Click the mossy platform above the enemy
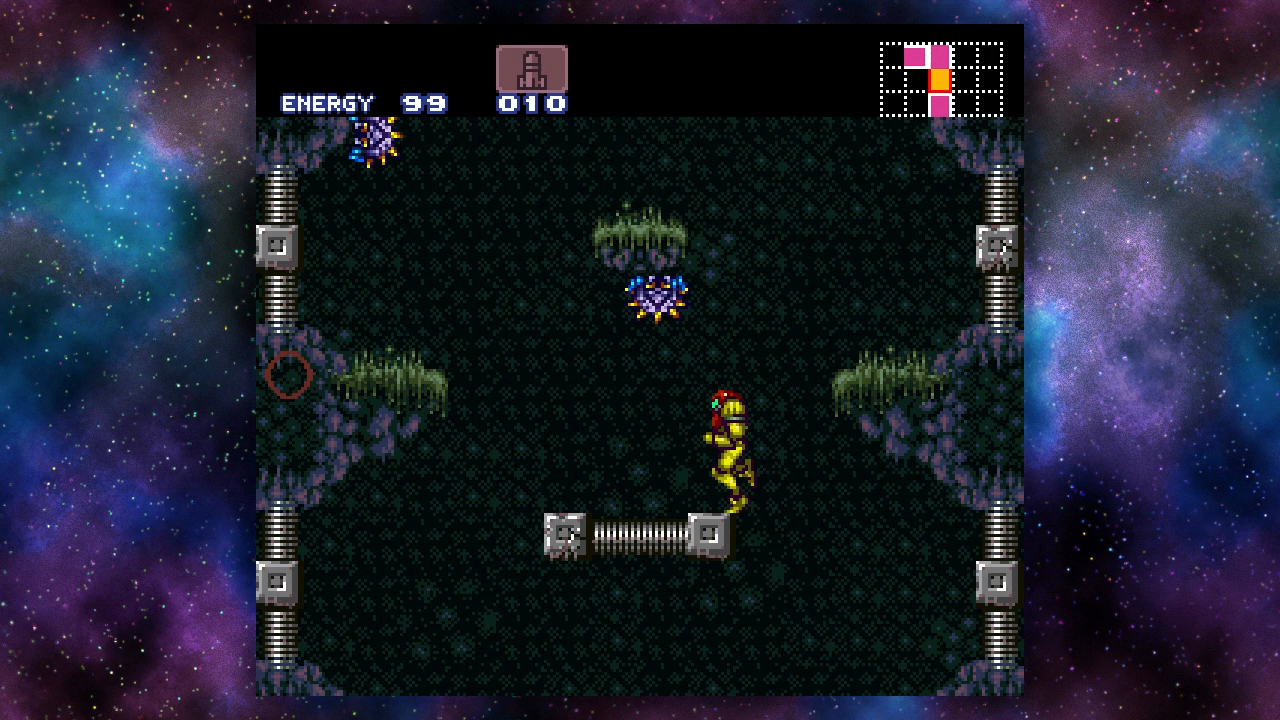Screen dimensions: 1280x720 [638, 232]
